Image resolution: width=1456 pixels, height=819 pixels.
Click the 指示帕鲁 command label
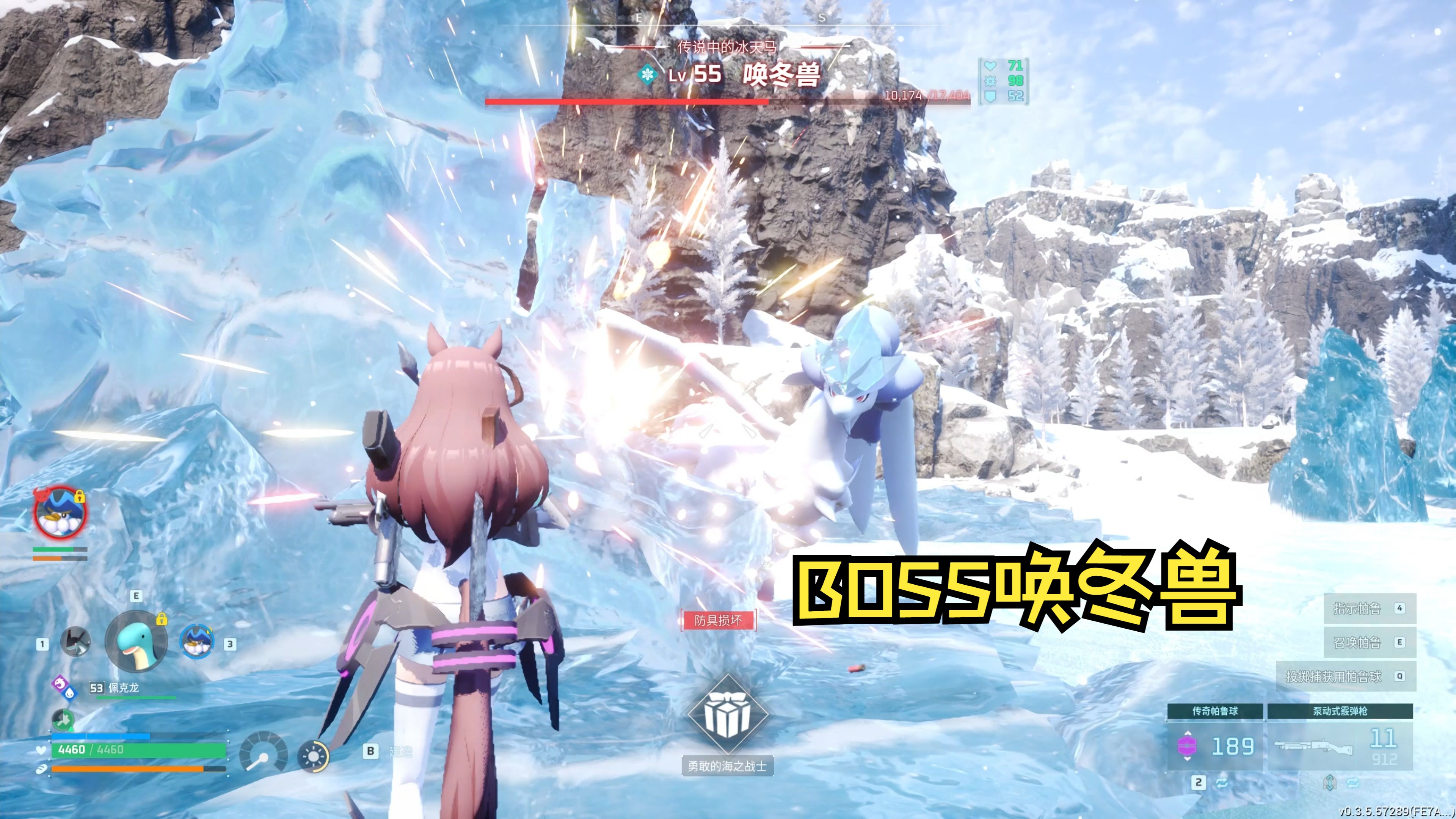[1357, 609]
